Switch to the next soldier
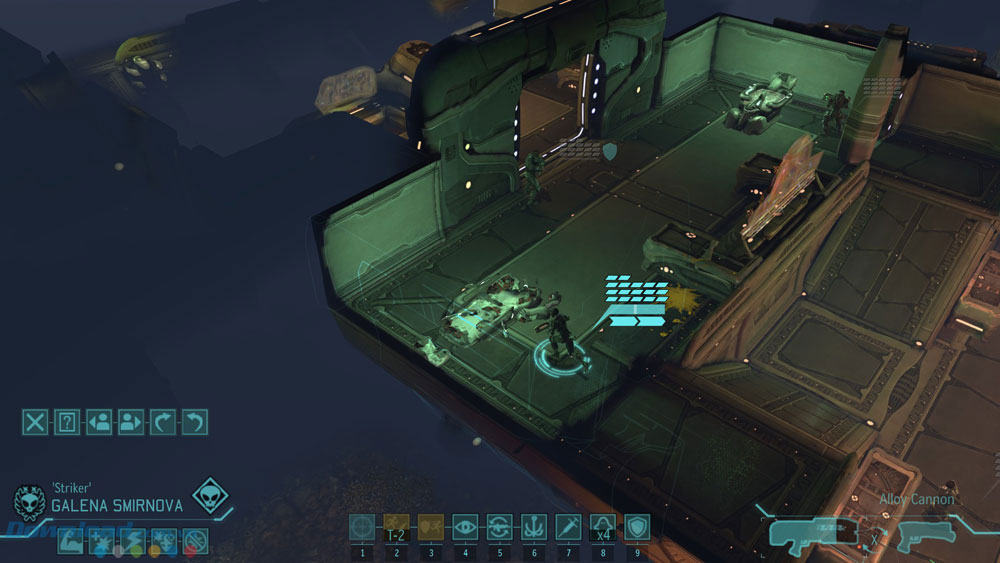1000x563 pixels. point(131,422)
